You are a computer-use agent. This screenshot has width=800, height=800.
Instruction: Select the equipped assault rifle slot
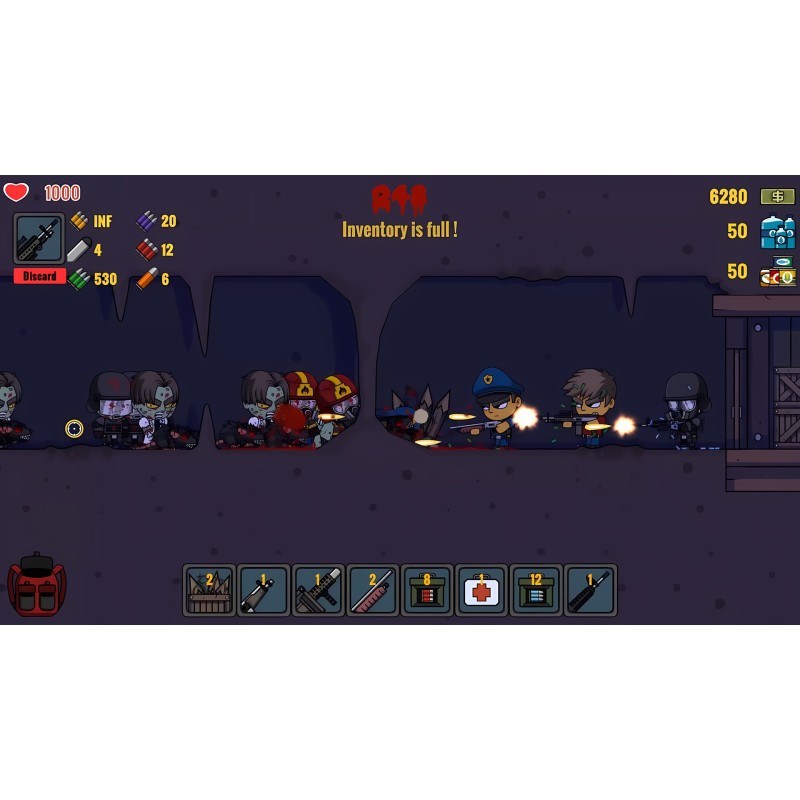point(40,239)
